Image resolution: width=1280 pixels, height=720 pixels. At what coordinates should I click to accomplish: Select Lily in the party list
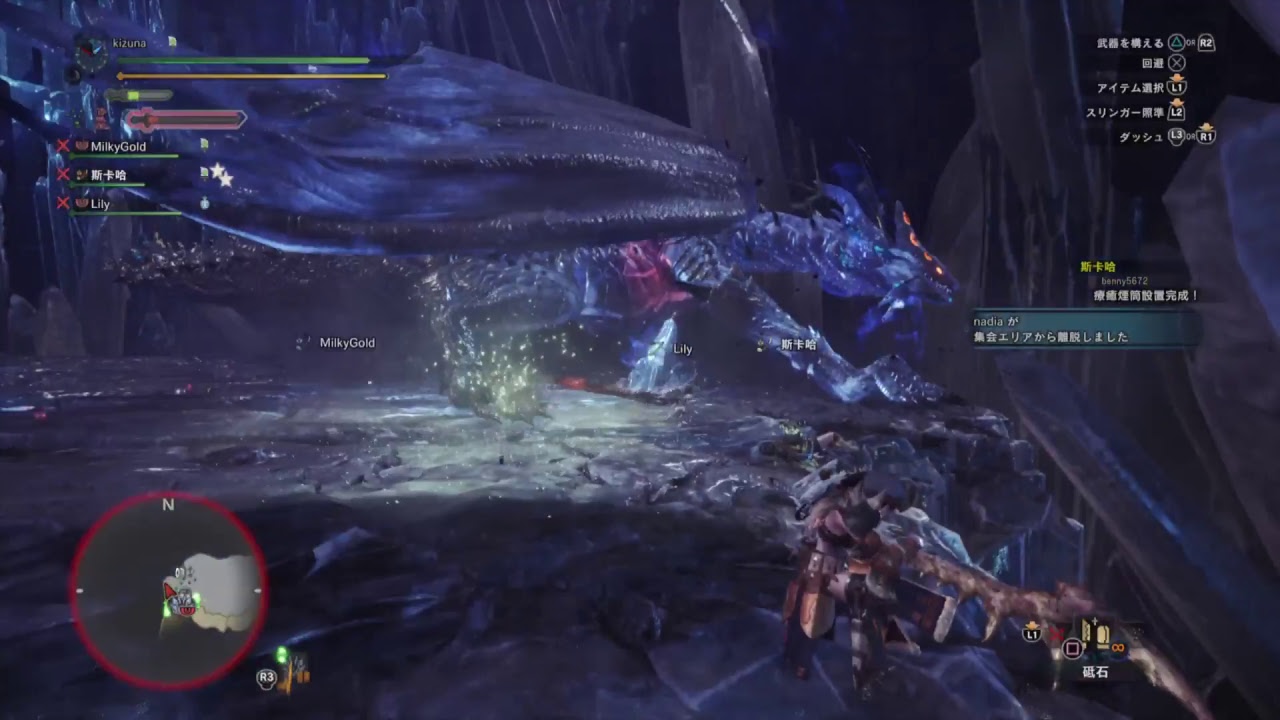[100, 203]
